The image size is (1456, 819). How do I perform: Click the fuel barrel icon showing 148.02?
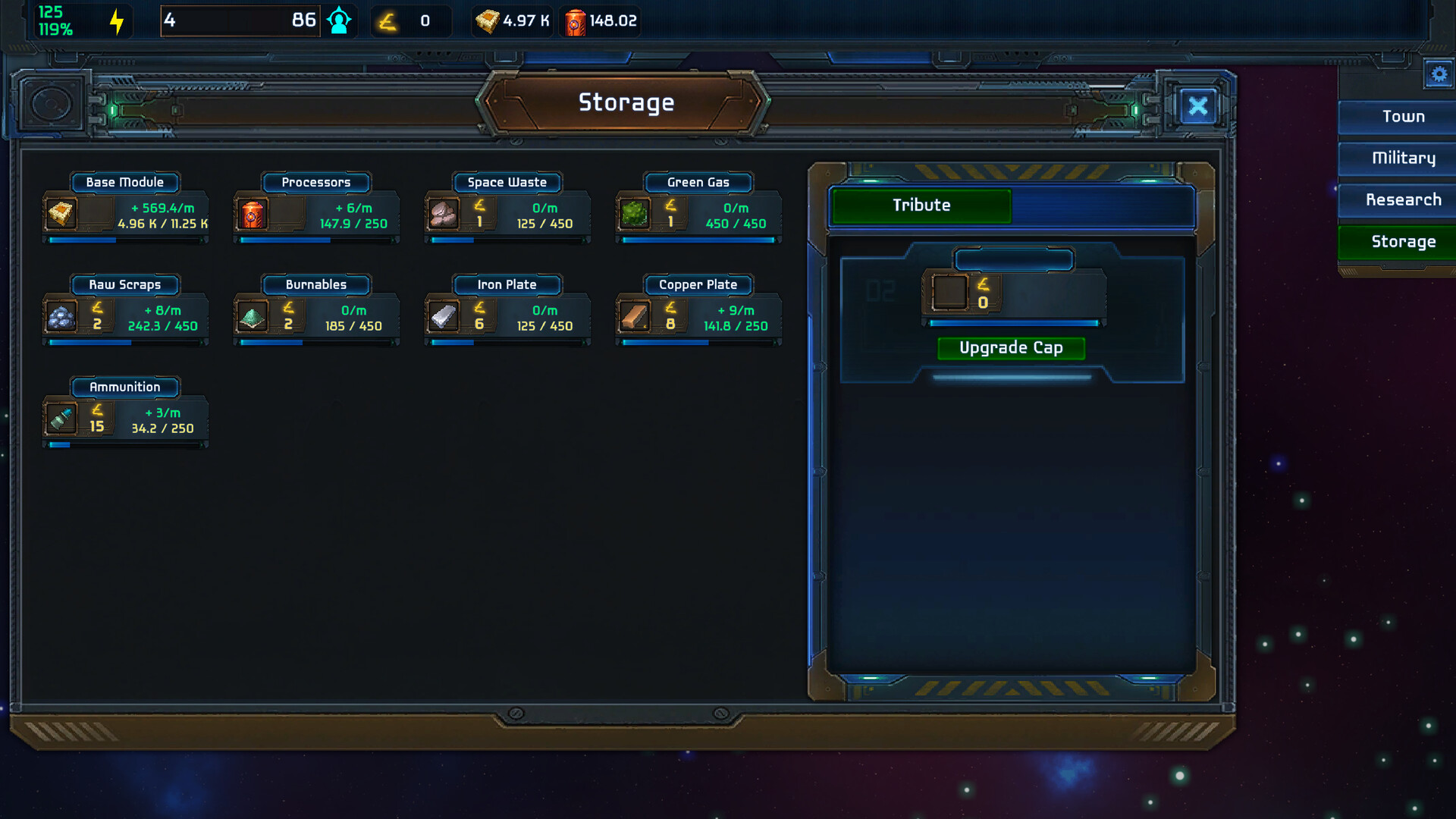tap(576, 20)
